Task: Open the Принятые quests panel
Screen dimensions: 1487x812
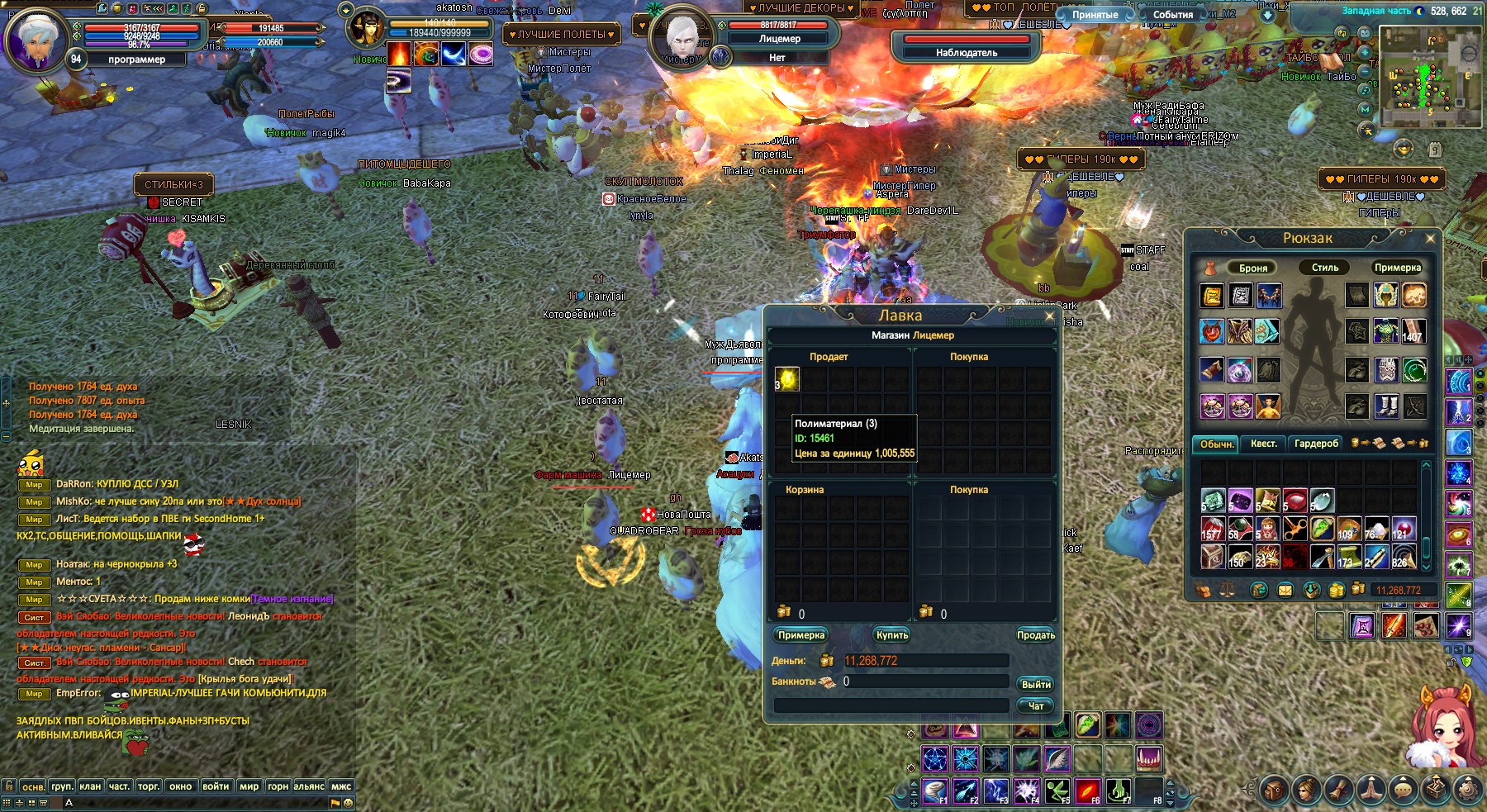Action: pyautogui.click(x=1095, y=15)
